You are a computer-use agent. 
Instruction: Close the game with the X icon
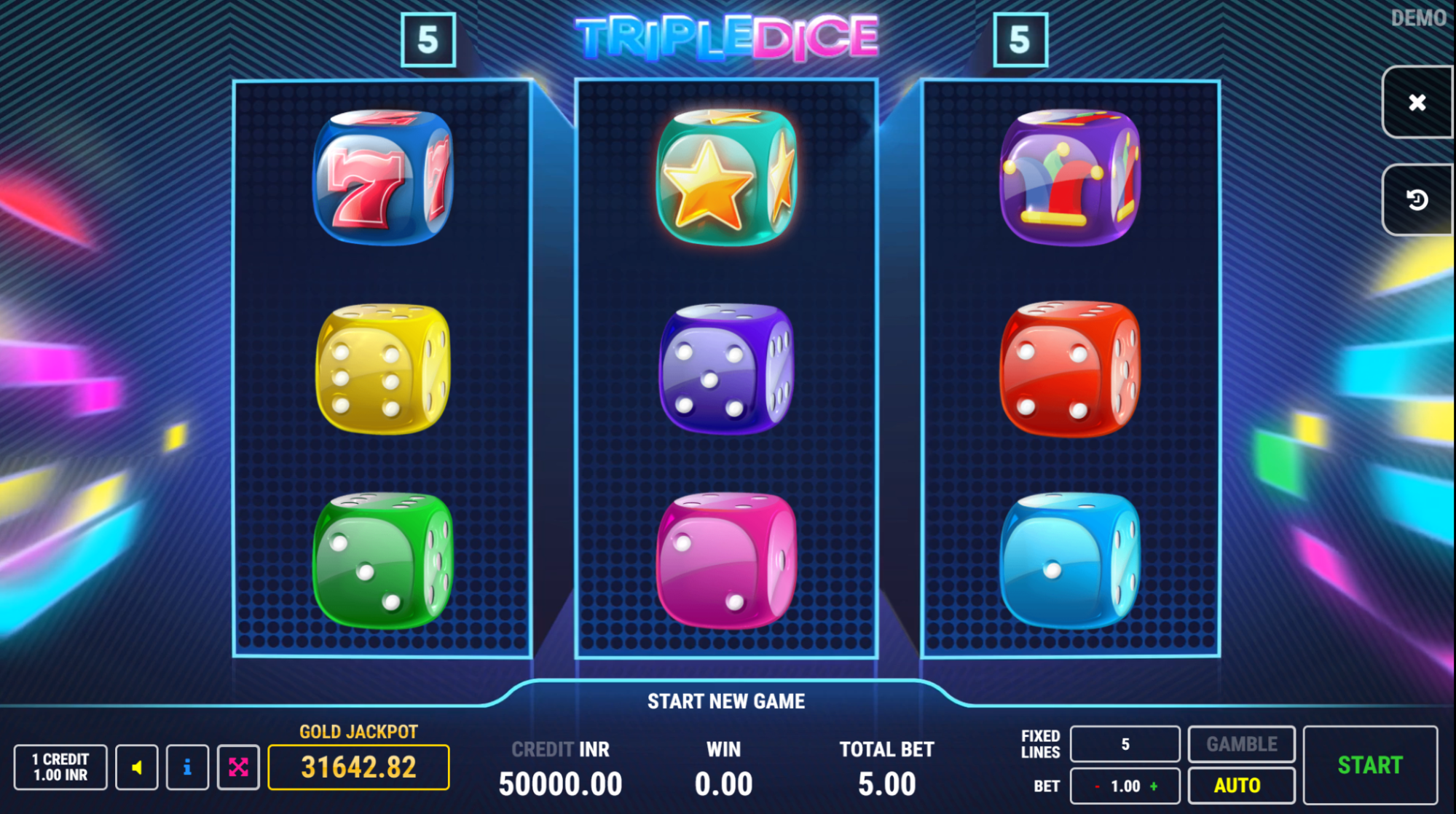(x=1416, y=102)
